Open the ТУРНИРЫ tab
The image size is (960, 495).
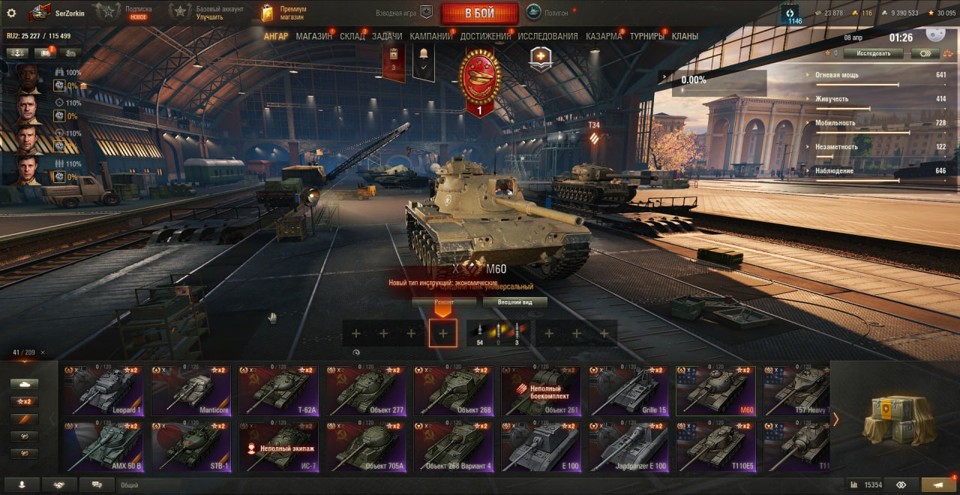tap(647, 36)
